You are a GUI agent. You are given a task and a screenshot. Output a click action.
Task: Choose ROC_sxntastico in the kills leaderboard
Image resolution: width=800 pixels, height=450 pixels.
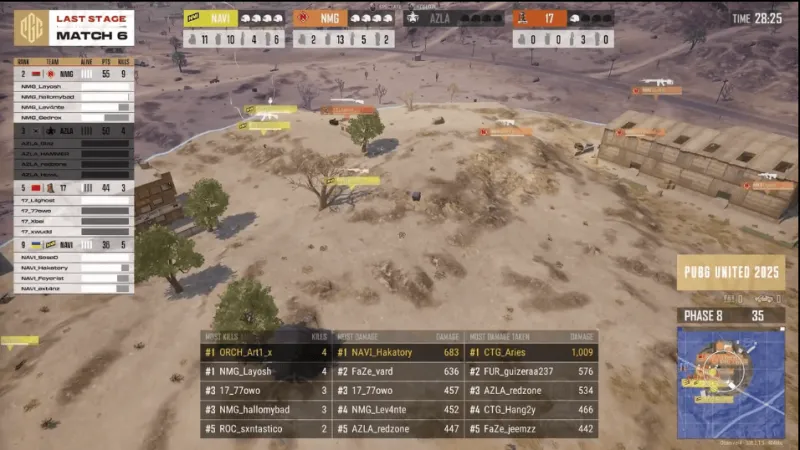[265, 429]
